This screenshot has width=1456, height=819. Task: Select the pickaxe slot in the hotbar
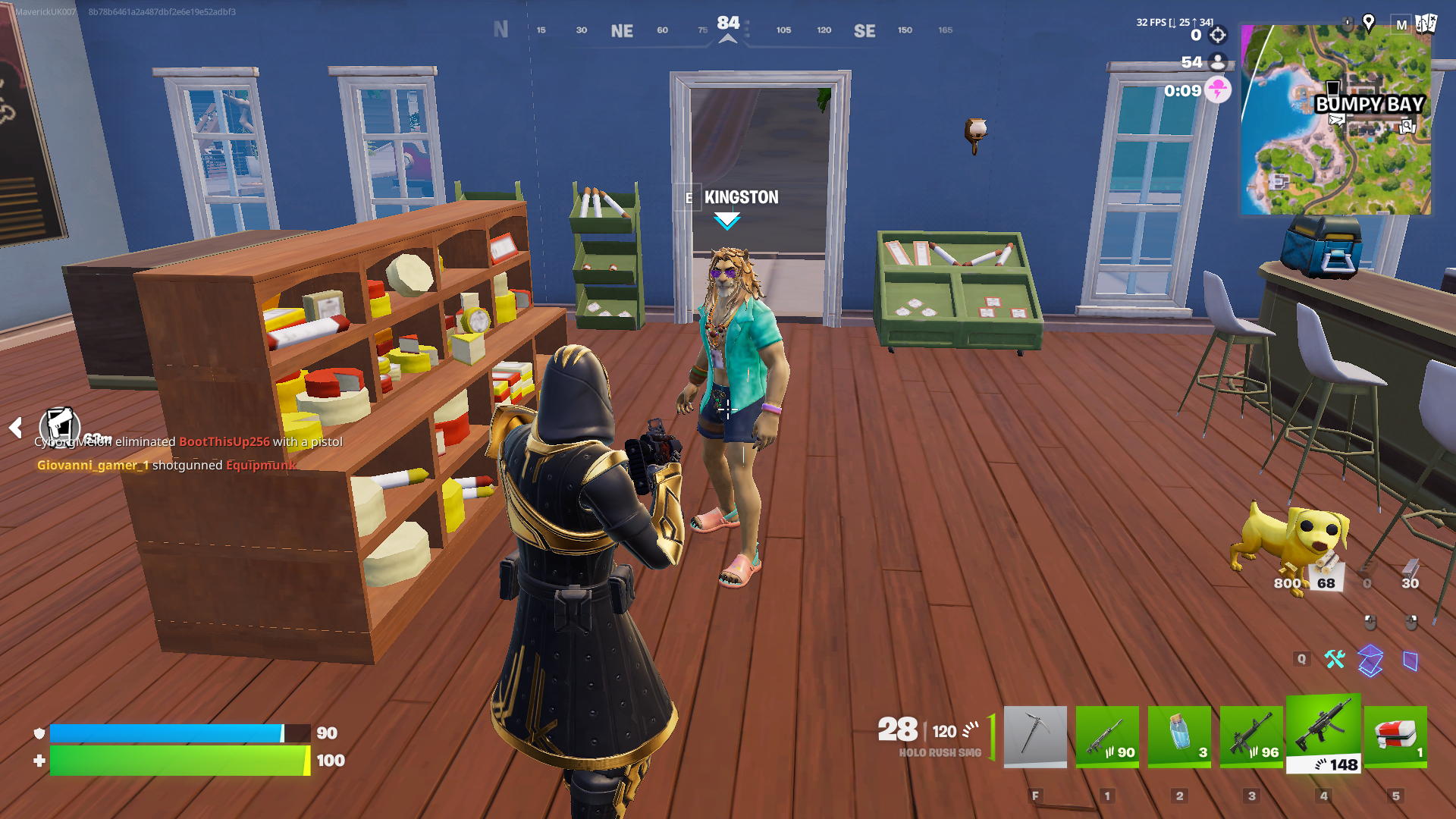(x=1035, y=736)
